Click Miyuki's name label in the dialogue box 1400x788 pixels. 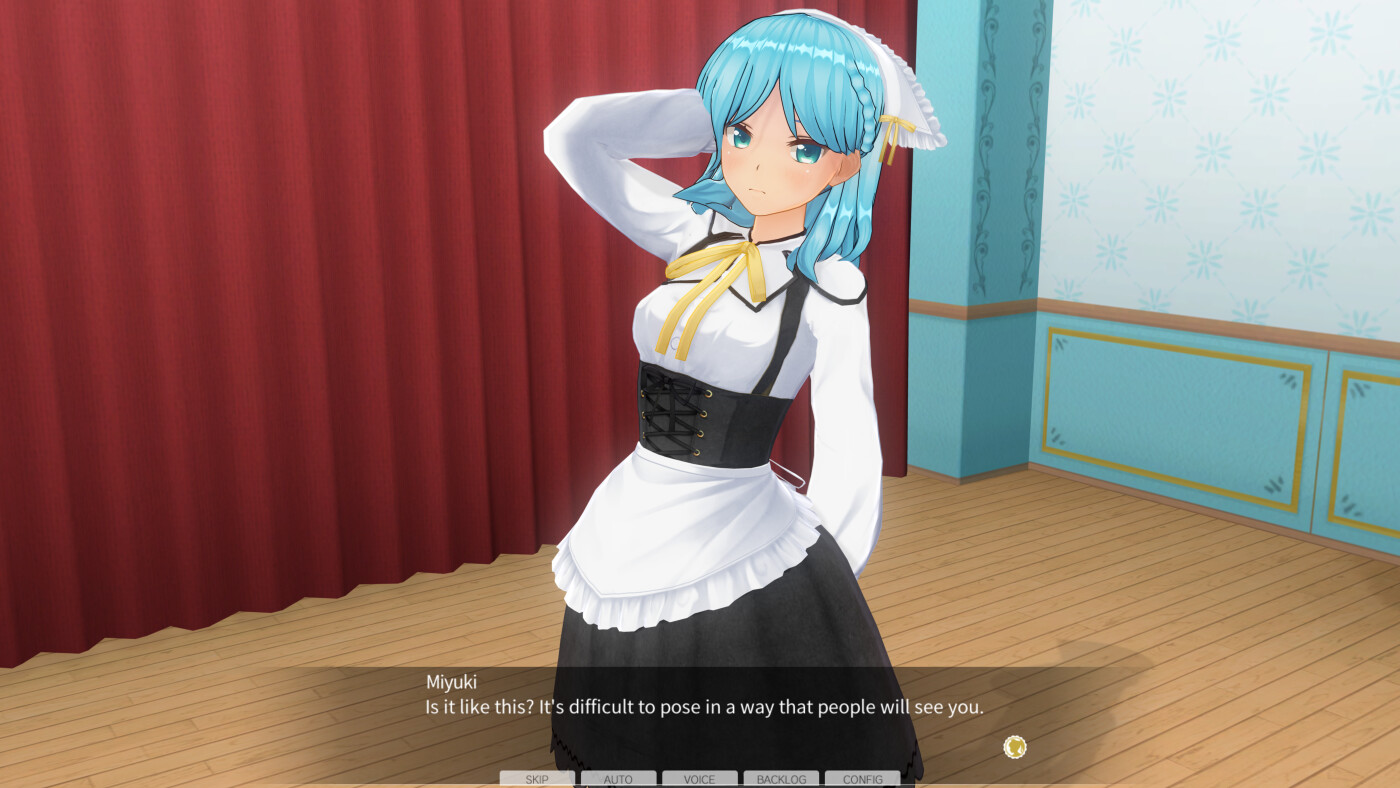coord(449,681)
